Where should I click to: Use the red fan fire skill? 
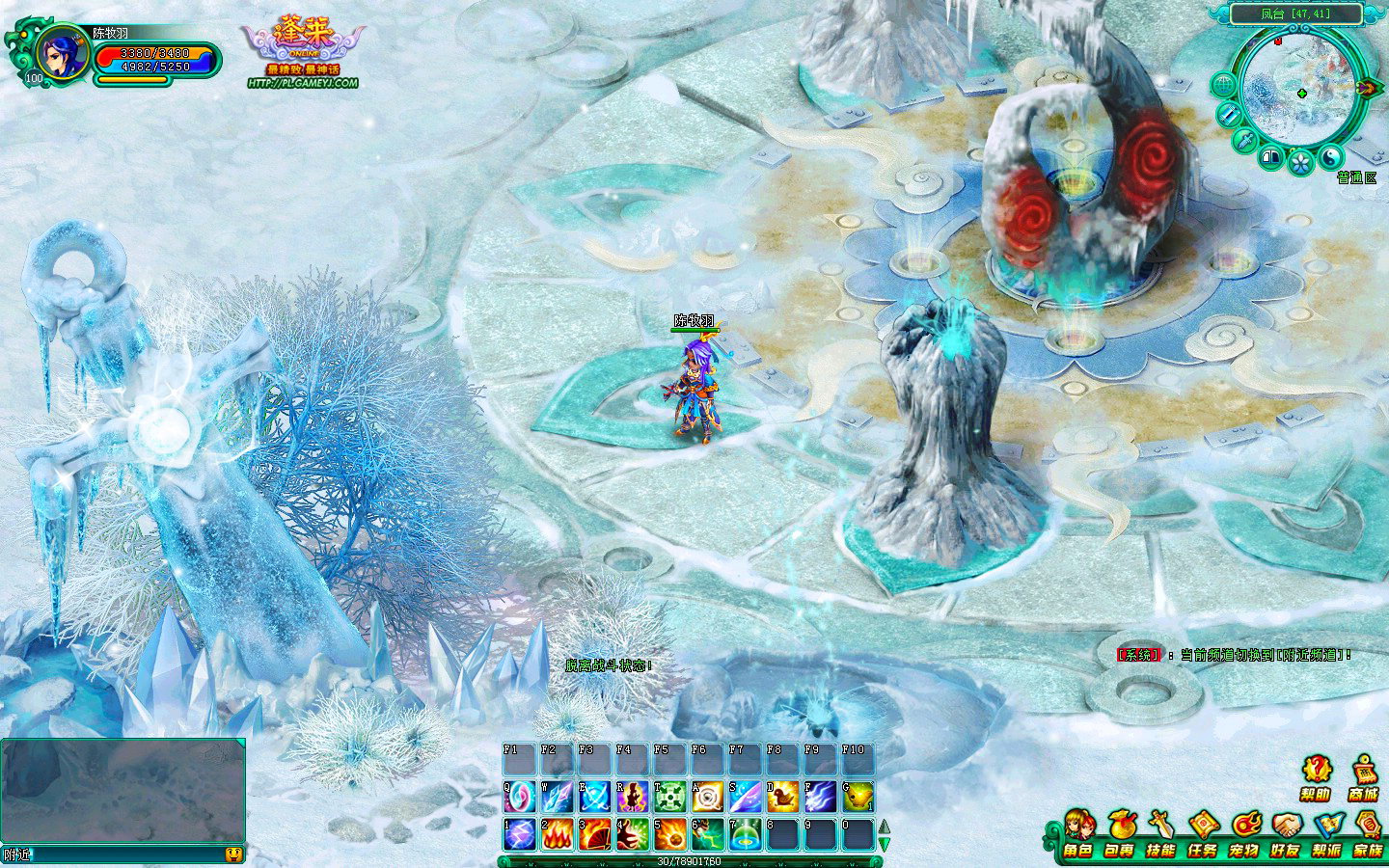tap(594, 834)
